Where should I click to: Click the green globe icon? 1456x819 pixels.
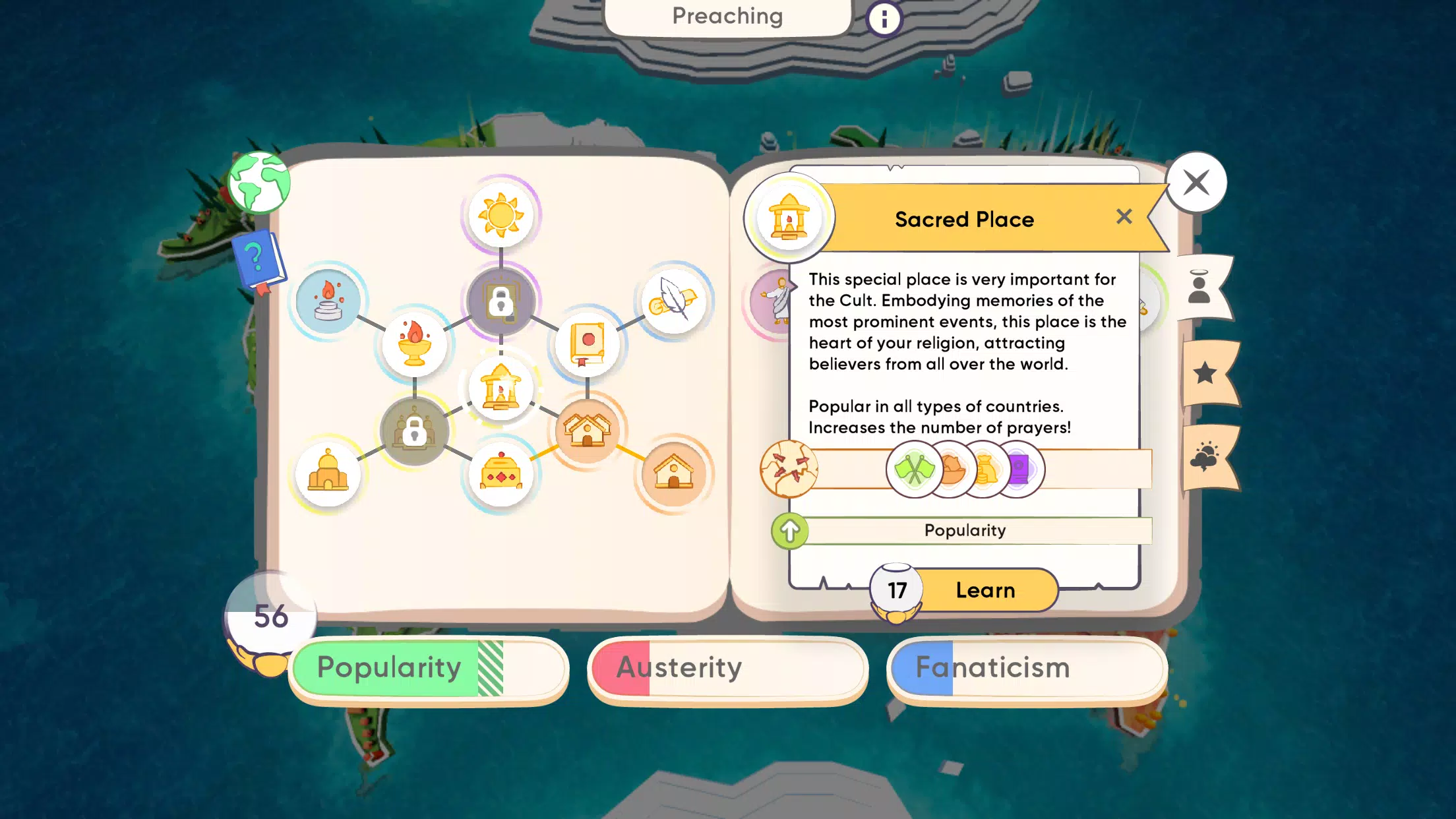(x=259, y=183)
